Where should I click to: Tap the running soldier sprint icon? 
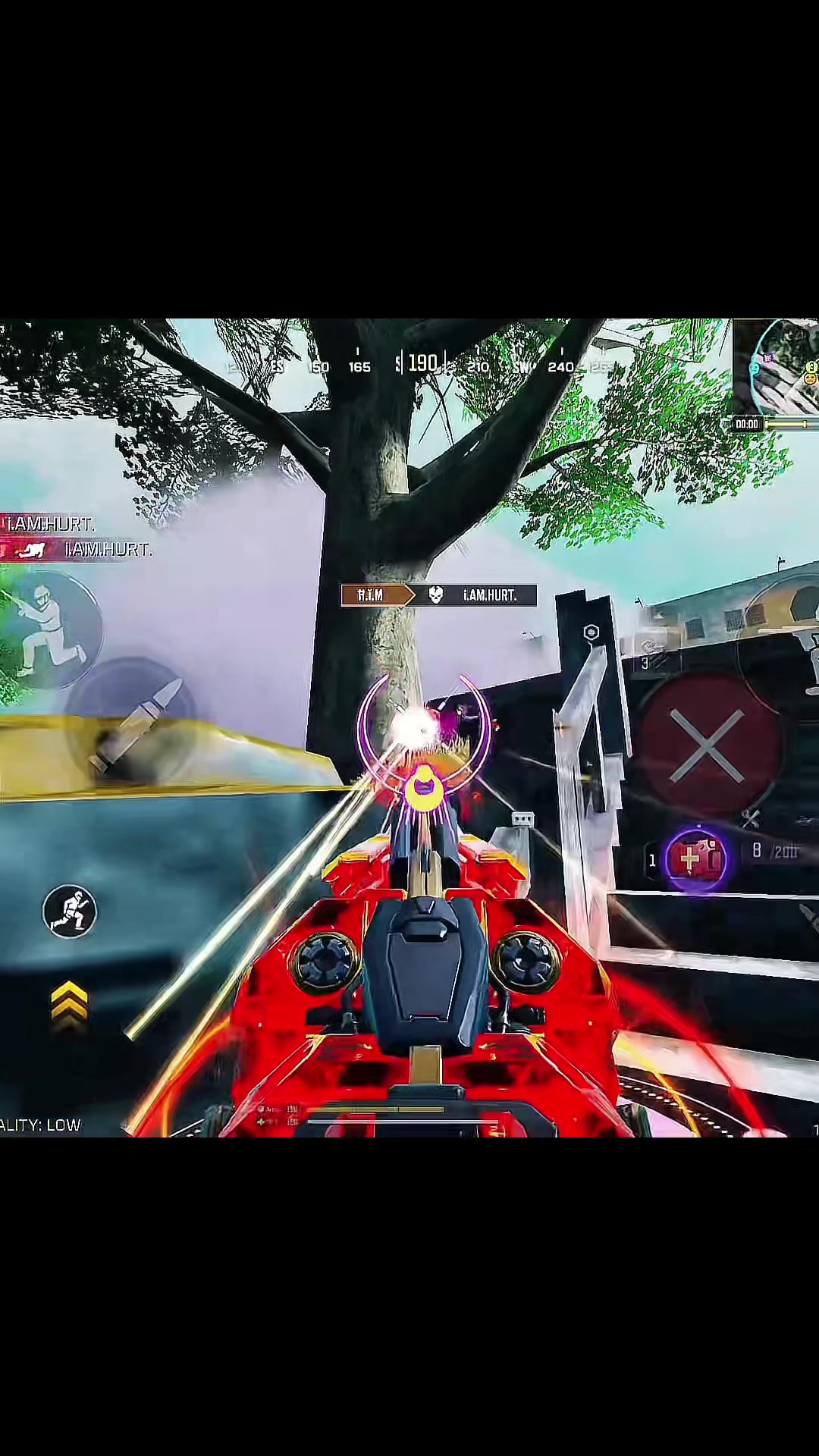coord(70,911)
